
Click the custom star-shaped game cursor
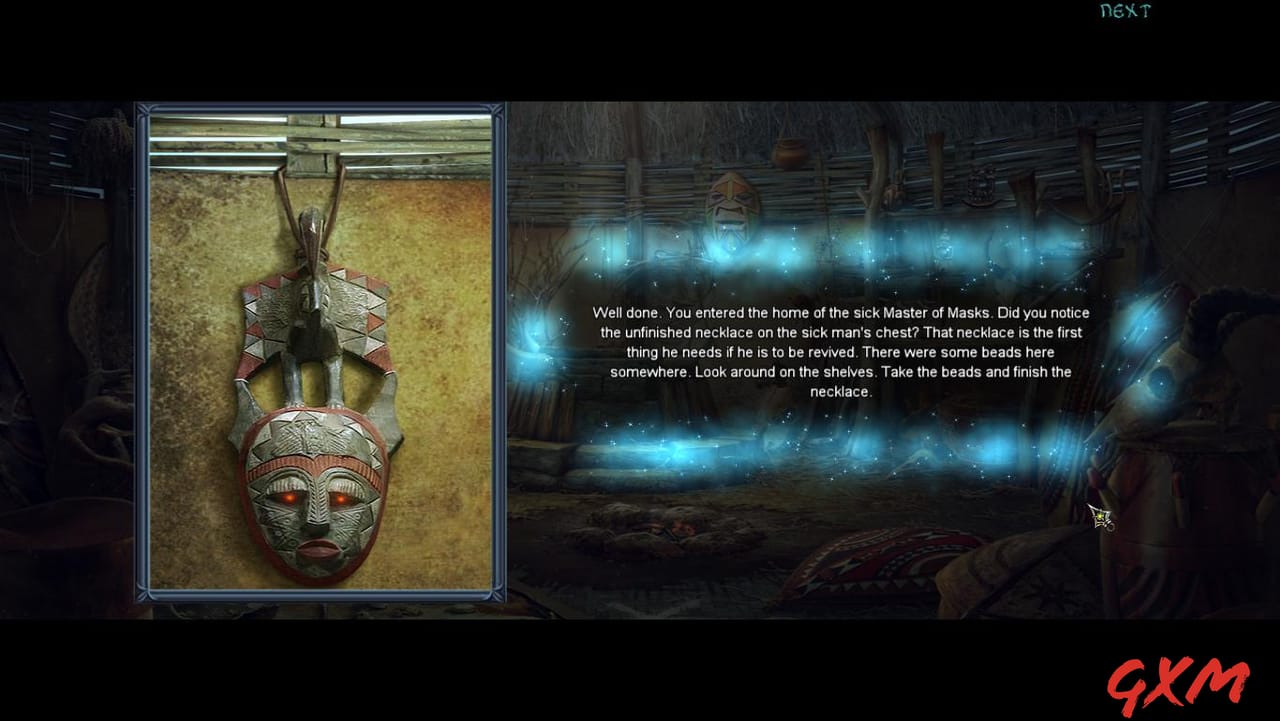pyautogui.click(x=1102, y=518)
